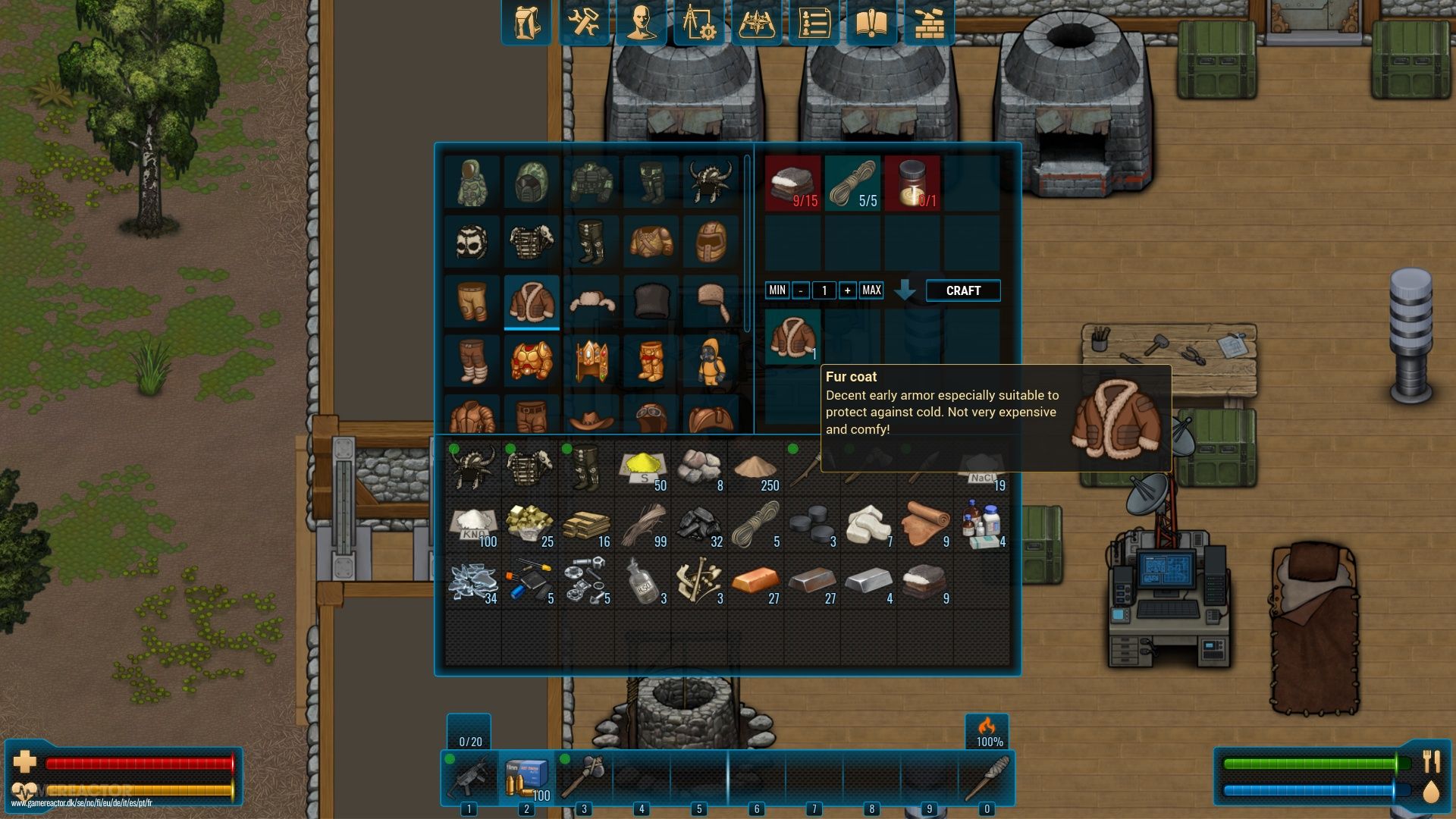1456x819 pixels.
Task: Increase craft amount with plus button
Action: (847, 290)
